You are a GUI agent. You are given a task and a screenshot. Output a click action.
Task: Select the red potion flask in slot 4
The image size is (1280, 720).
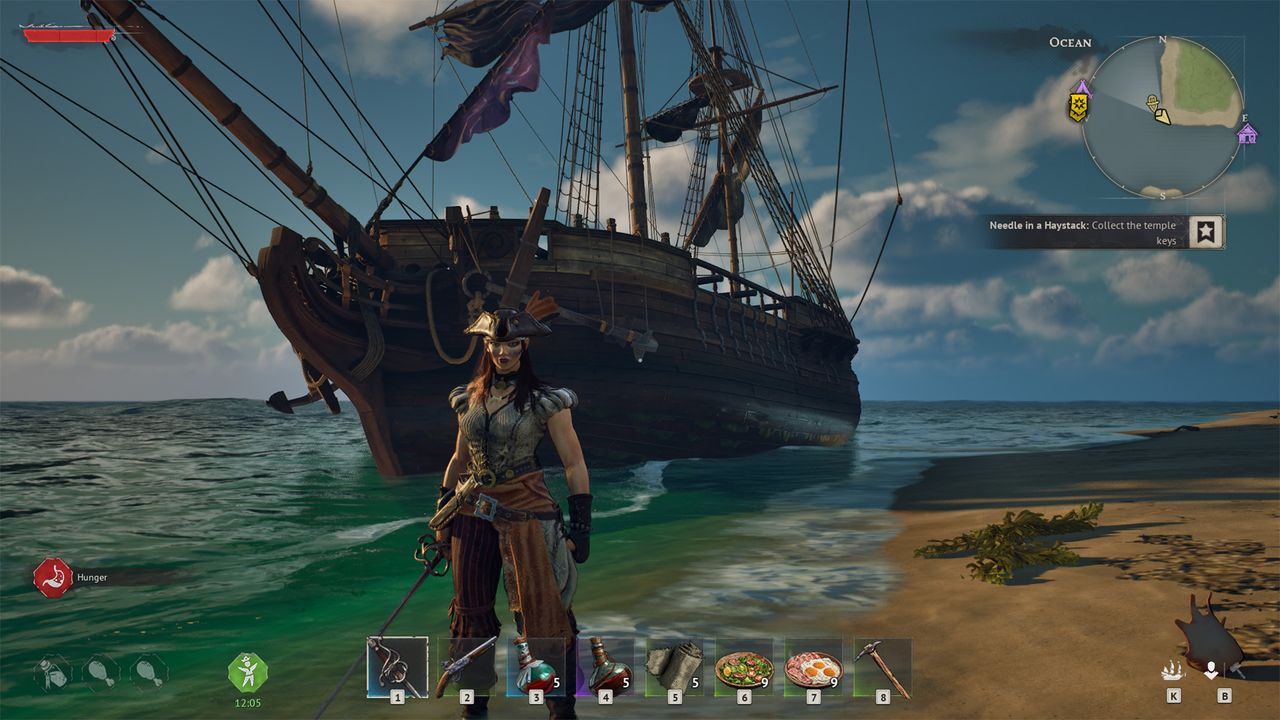(605, 666)
